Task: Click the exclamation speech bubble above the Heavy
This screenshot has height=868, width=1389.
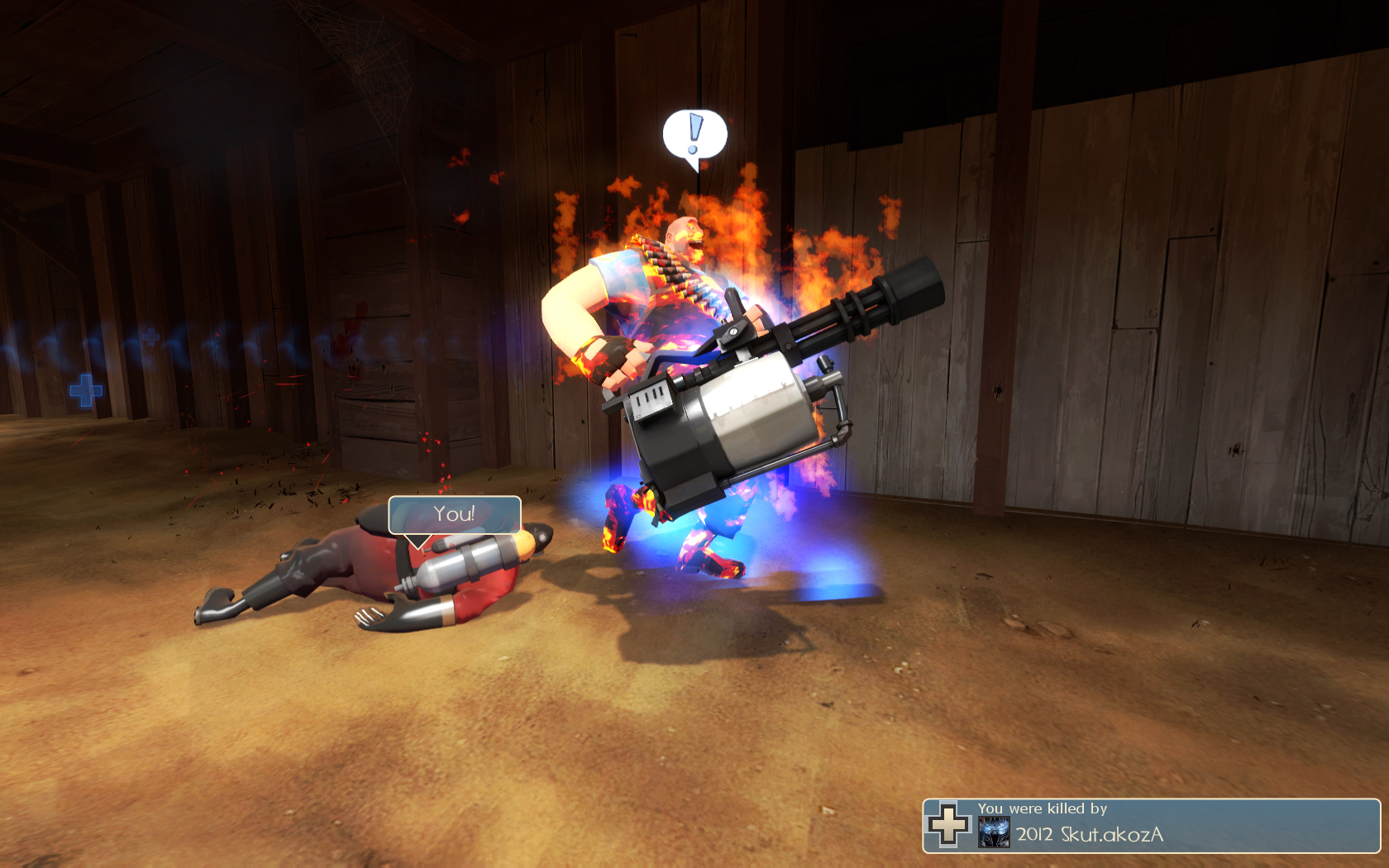Action: point(694,135)
